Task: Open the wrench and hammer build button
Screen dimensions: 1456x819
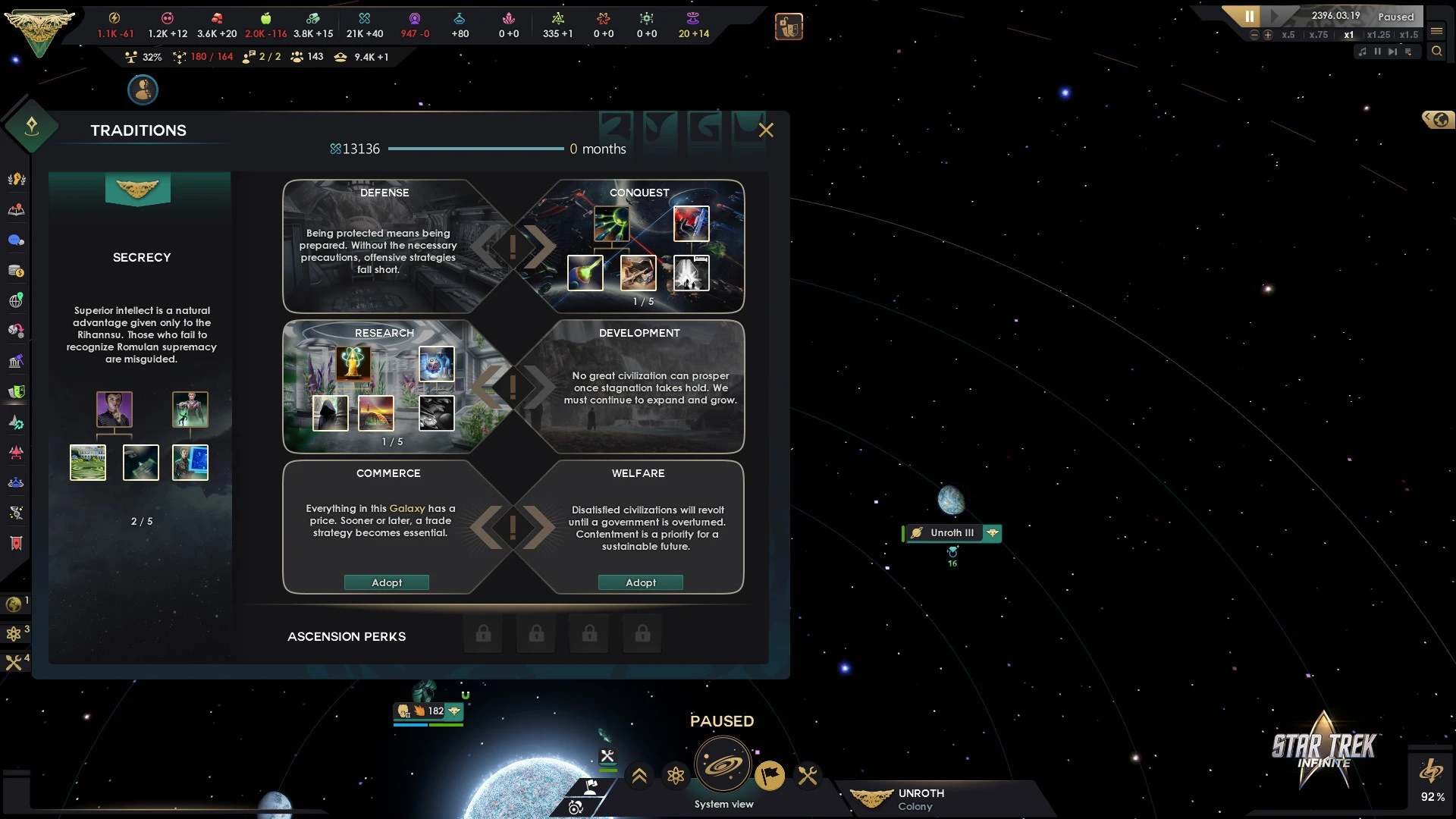Action: click(808, 776)
